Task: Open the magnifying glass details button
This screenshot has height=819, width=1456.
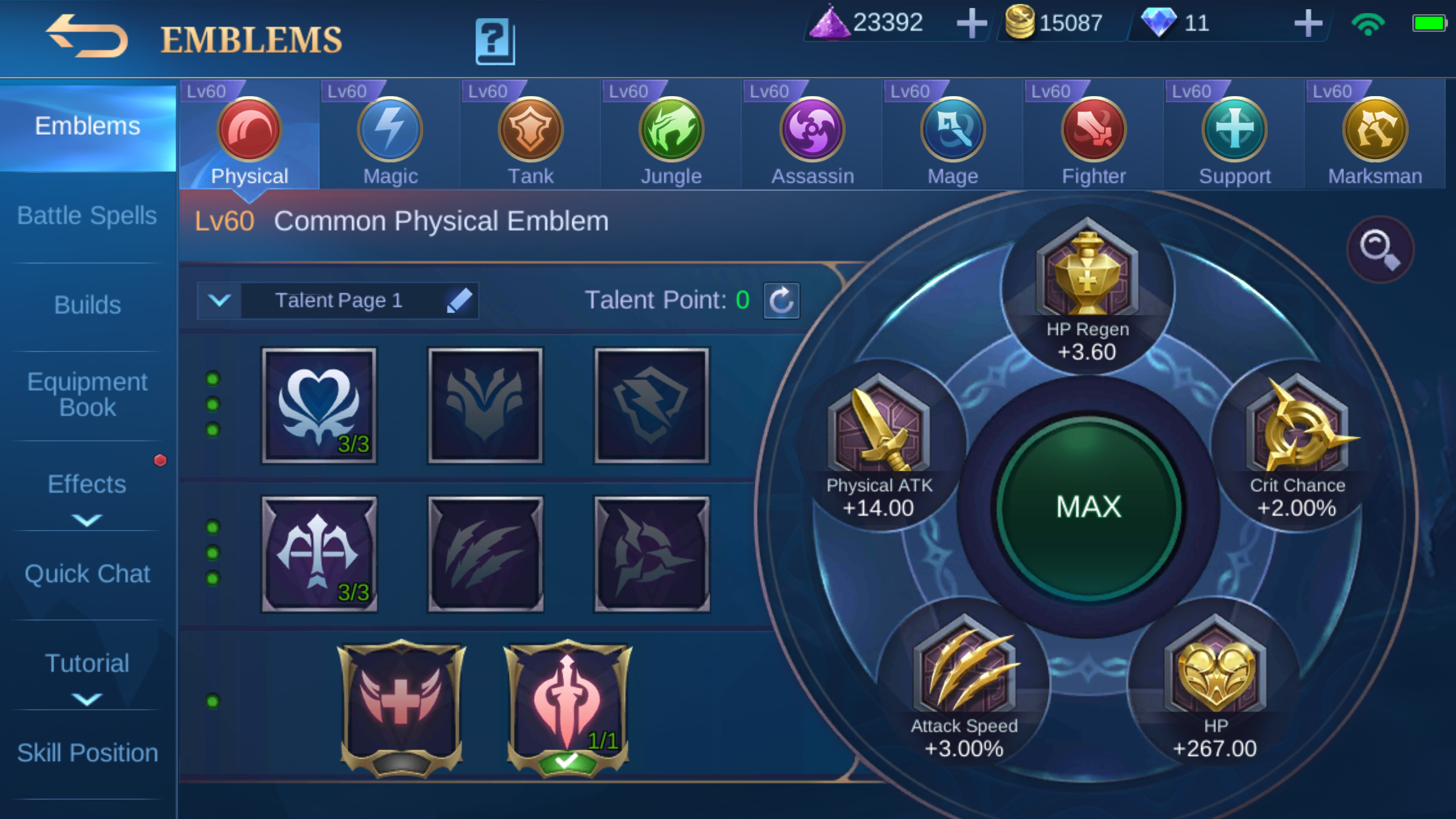Action: click(1379, 249)
